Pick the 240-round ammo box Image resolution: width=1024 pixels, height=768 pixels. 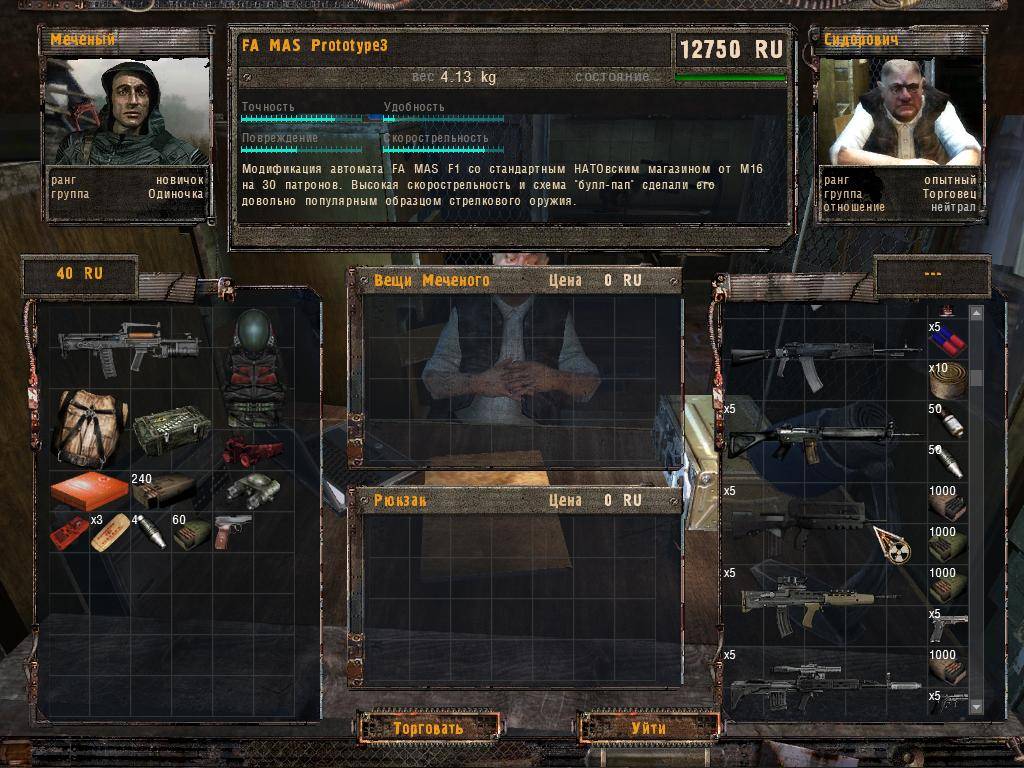pos(167,490)
